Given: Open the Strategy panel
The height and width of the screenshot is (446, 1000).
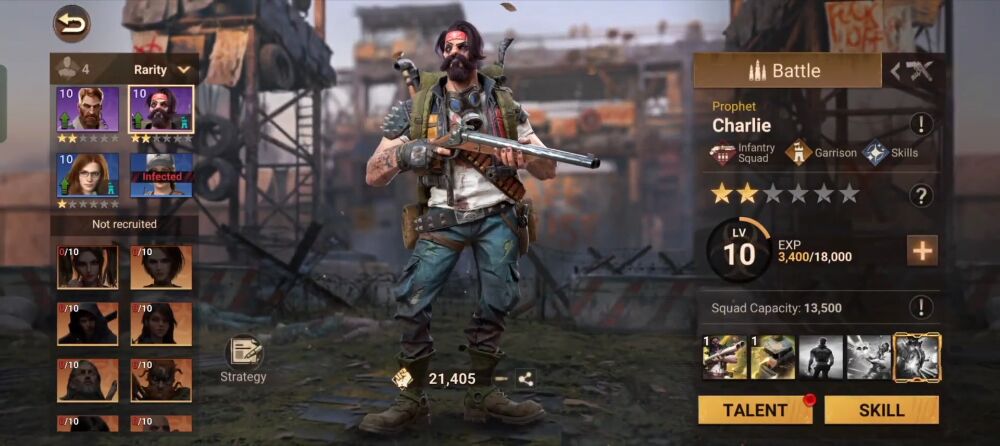Looking at the screenshot, I should pos(244,358).
